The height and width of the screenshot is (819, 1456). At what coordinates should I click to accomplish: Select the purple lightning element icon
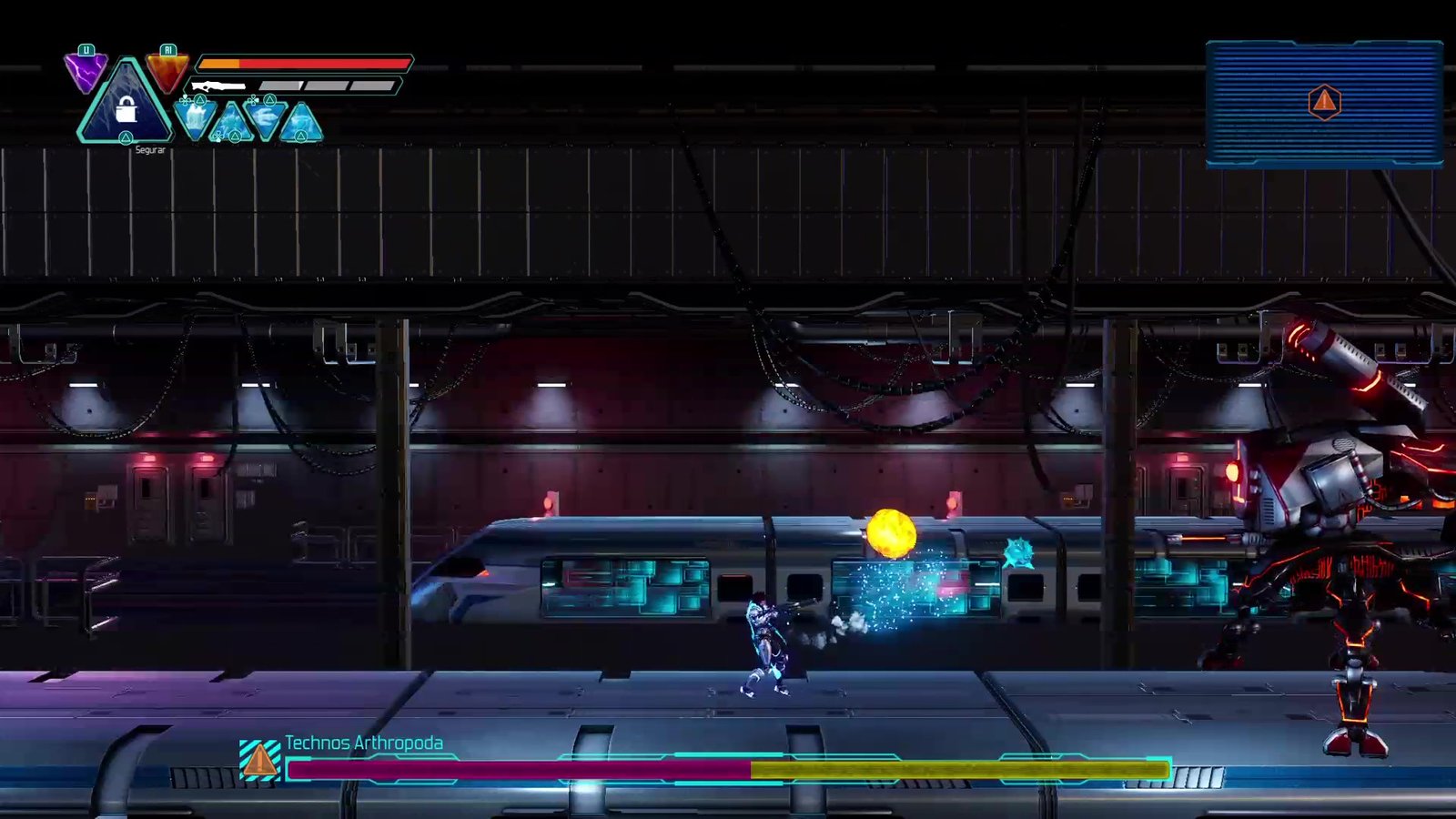[86, 72]
